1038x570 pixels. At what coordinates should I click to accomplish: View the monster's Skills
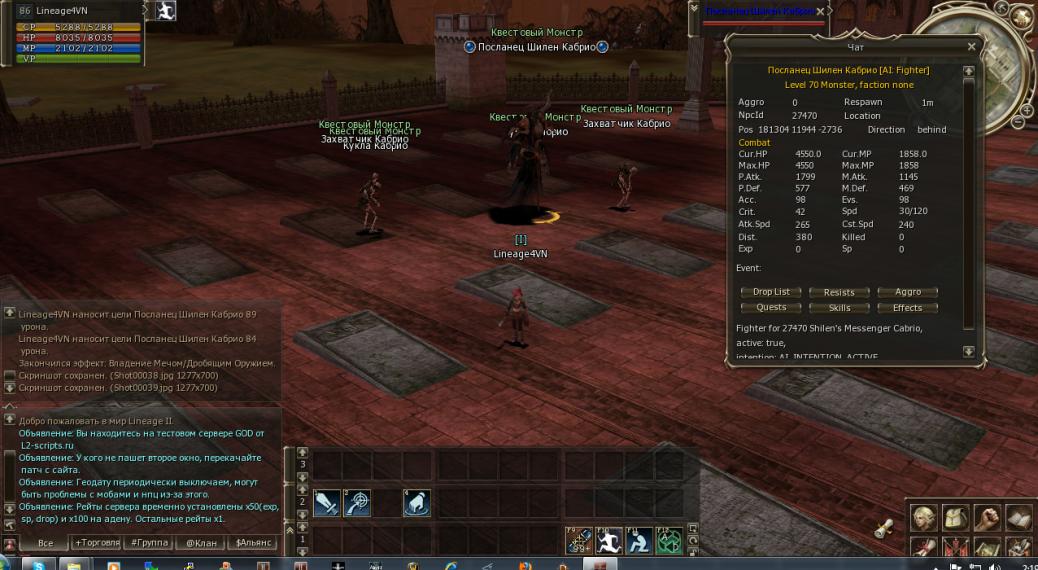click(839, 307)
